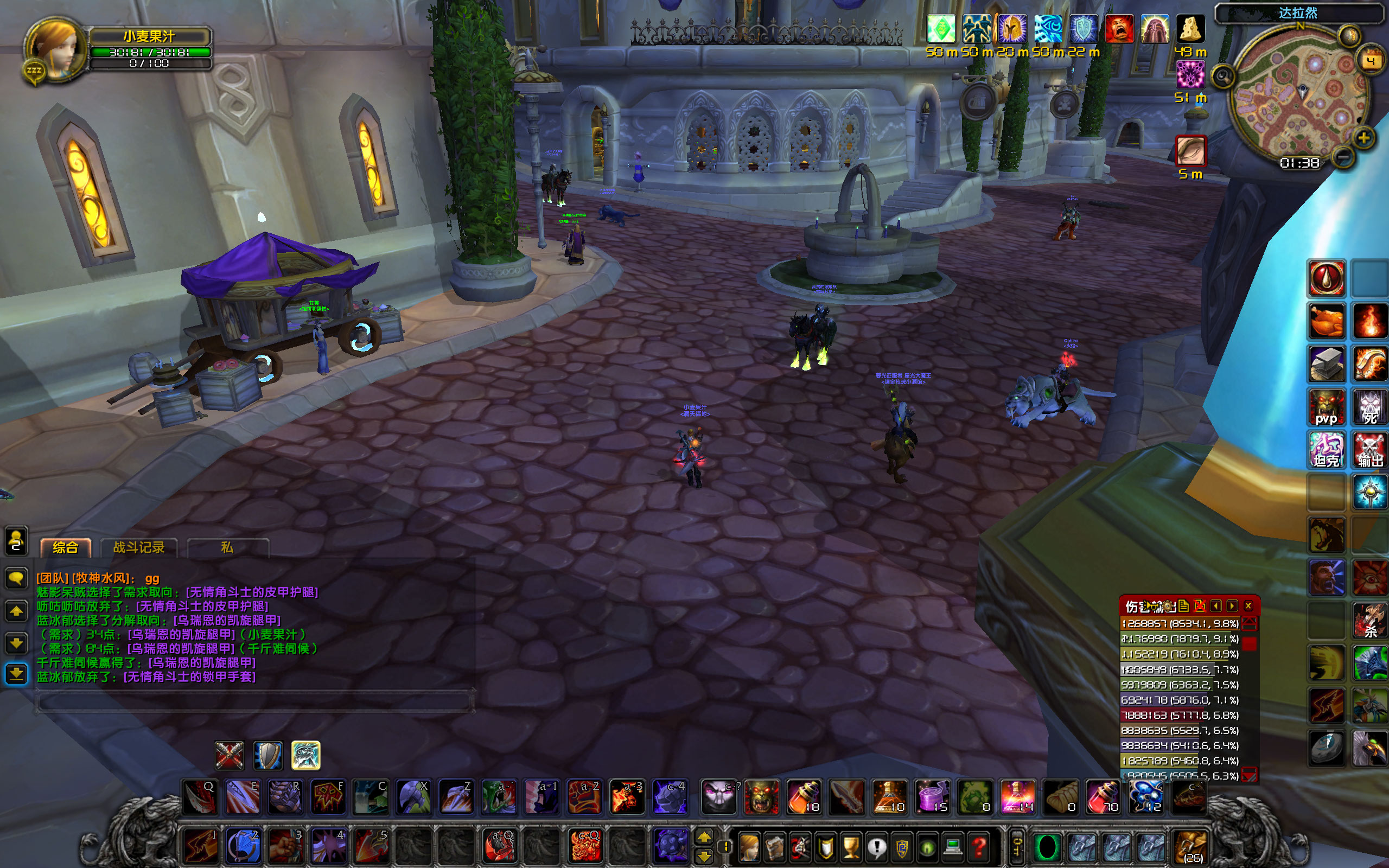
Task: Click the social button showing 2 above chat
Action: click(x=17, y=544)
